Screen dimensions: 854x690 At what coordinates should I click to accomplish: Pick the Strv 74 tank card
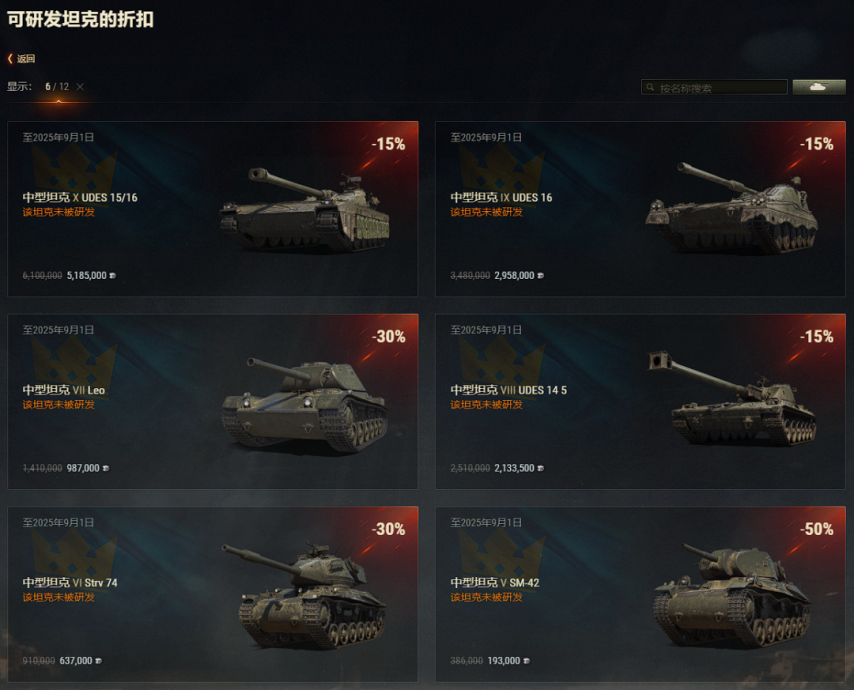[212, 594]
